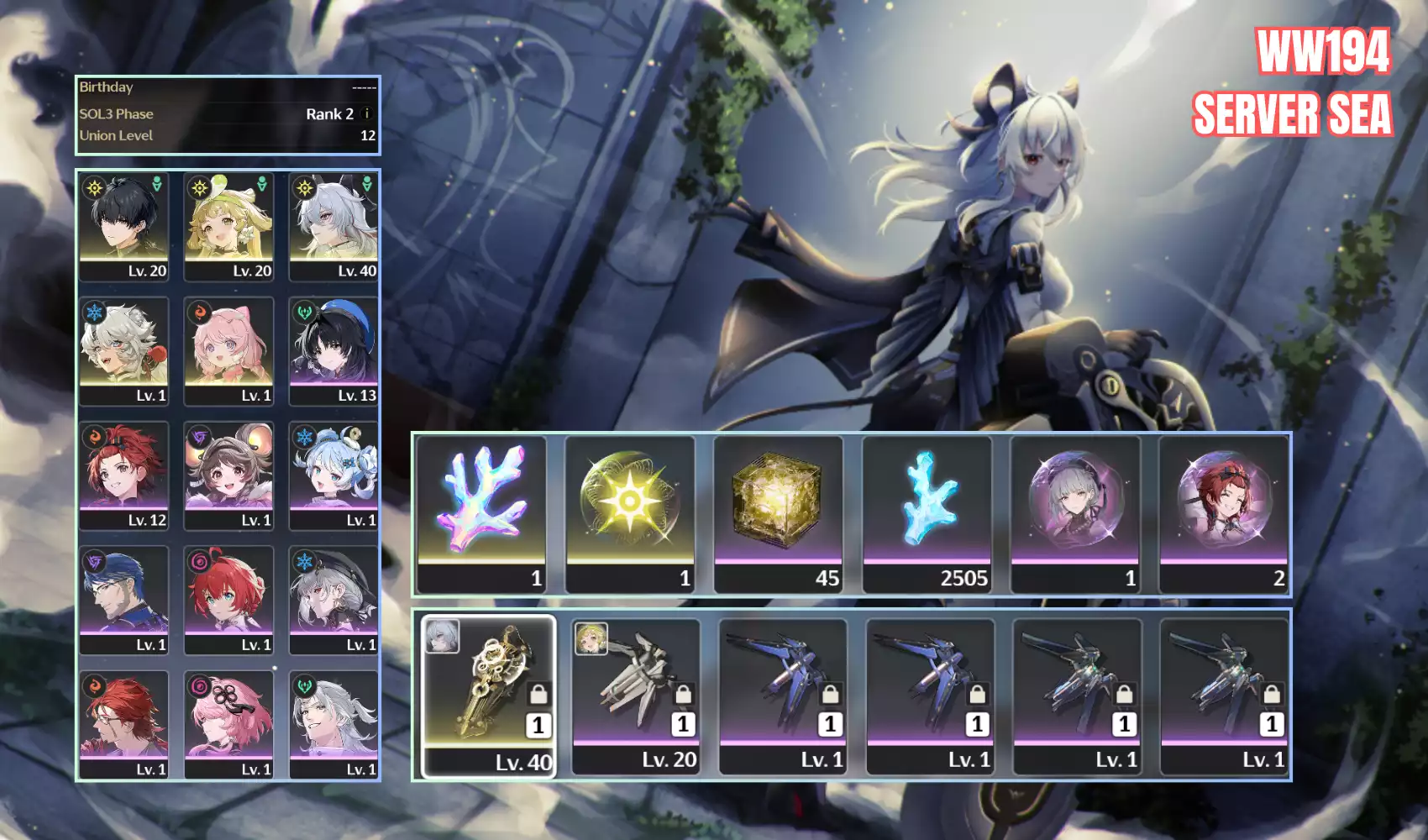
Task: Choose the red-haired girl at Lv. 12
Action: tap(123, 475)
